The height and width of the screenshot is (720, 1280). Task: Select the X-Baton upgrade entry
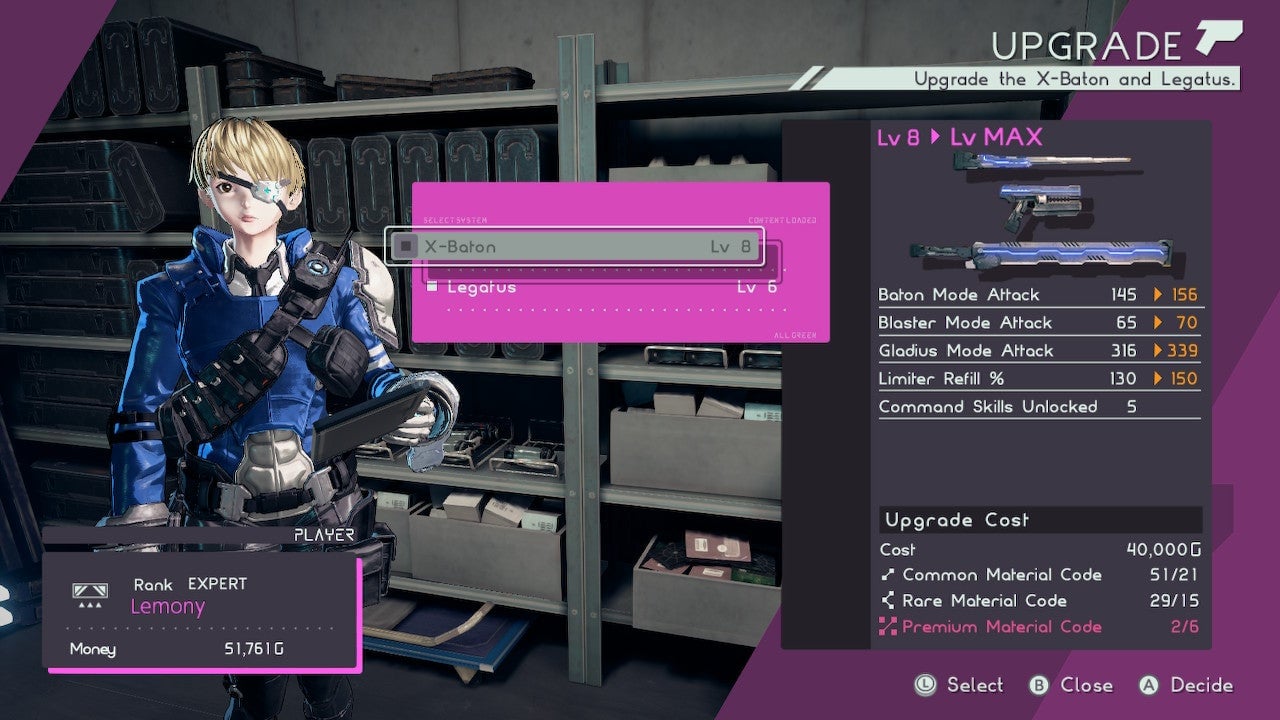point(575,246)
